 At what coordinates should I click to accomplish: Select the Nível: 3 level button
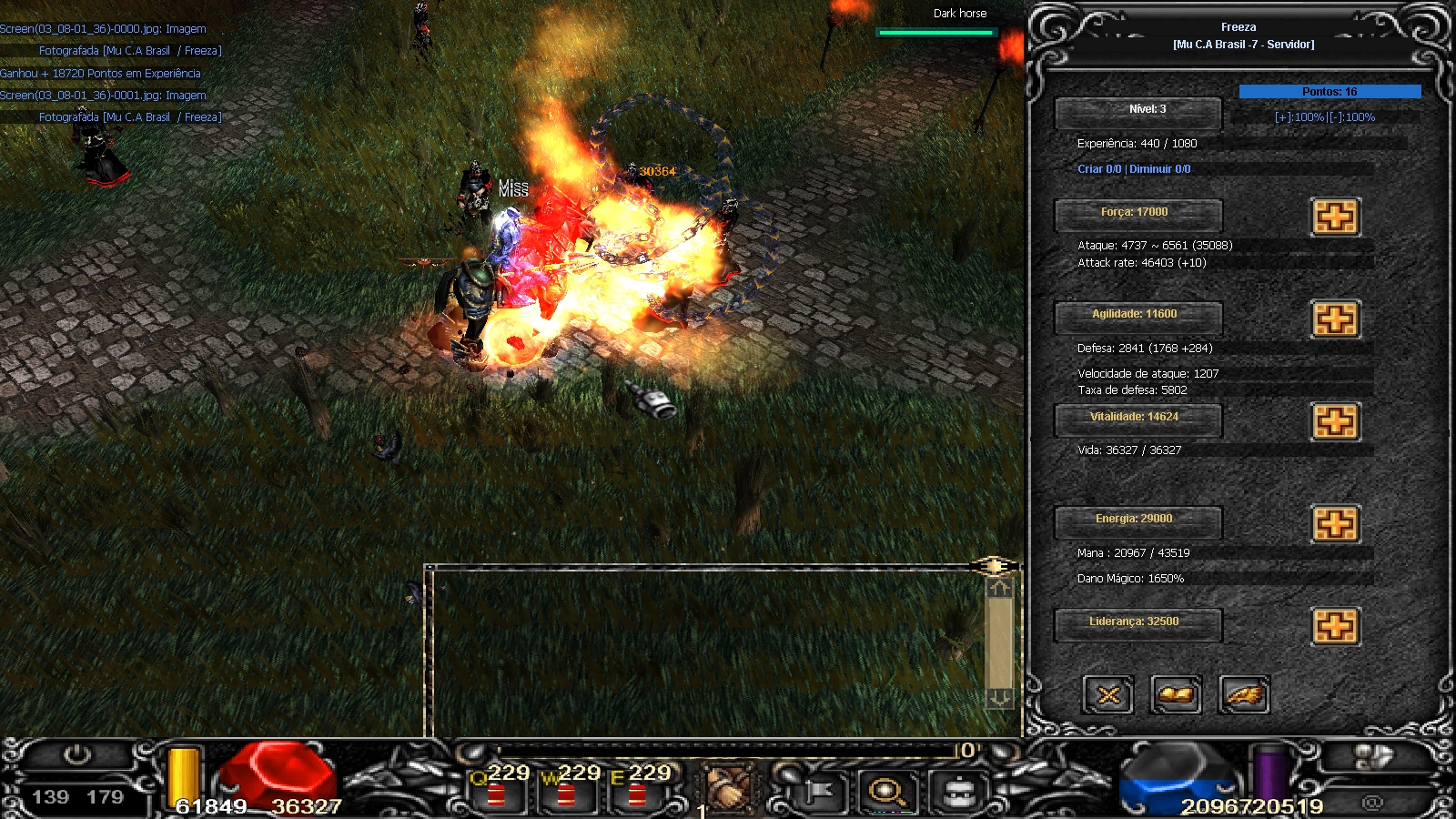point(1137,113)
